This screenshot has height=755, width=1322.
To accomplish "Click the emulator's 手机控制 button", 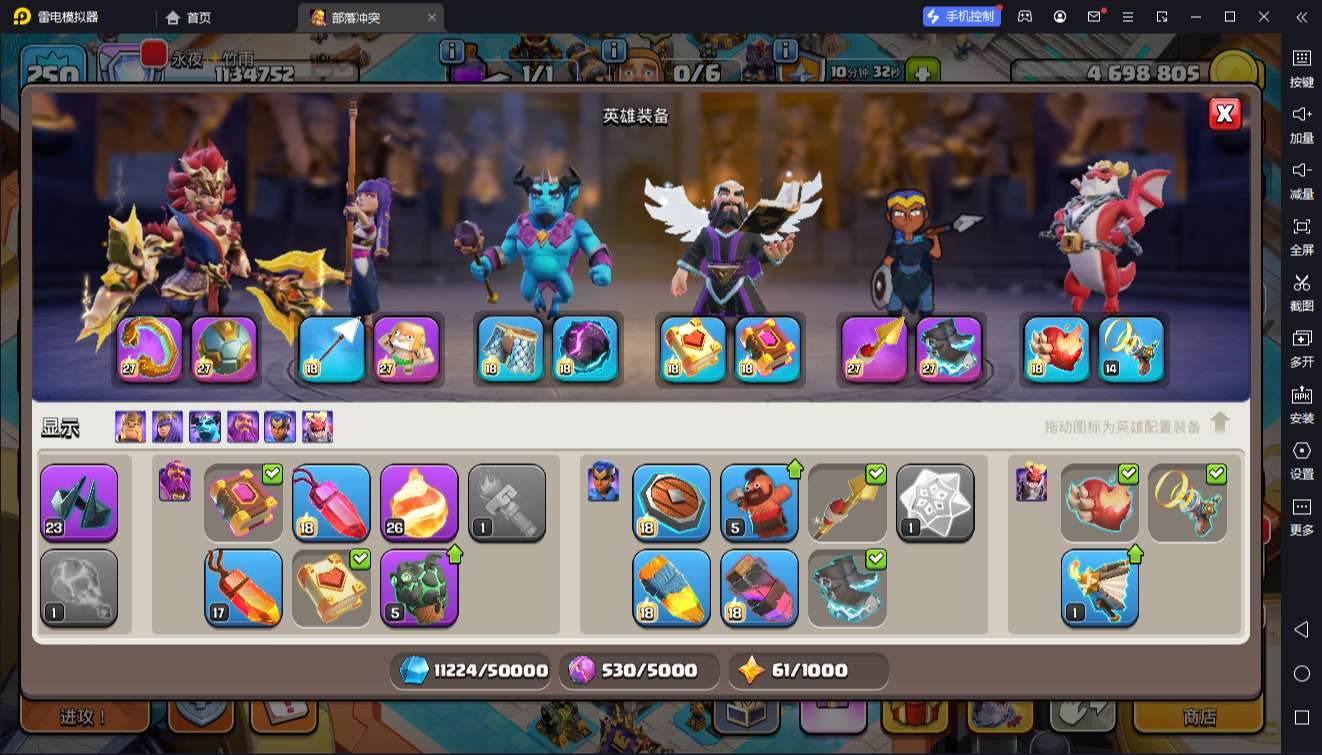I will 962,17.
